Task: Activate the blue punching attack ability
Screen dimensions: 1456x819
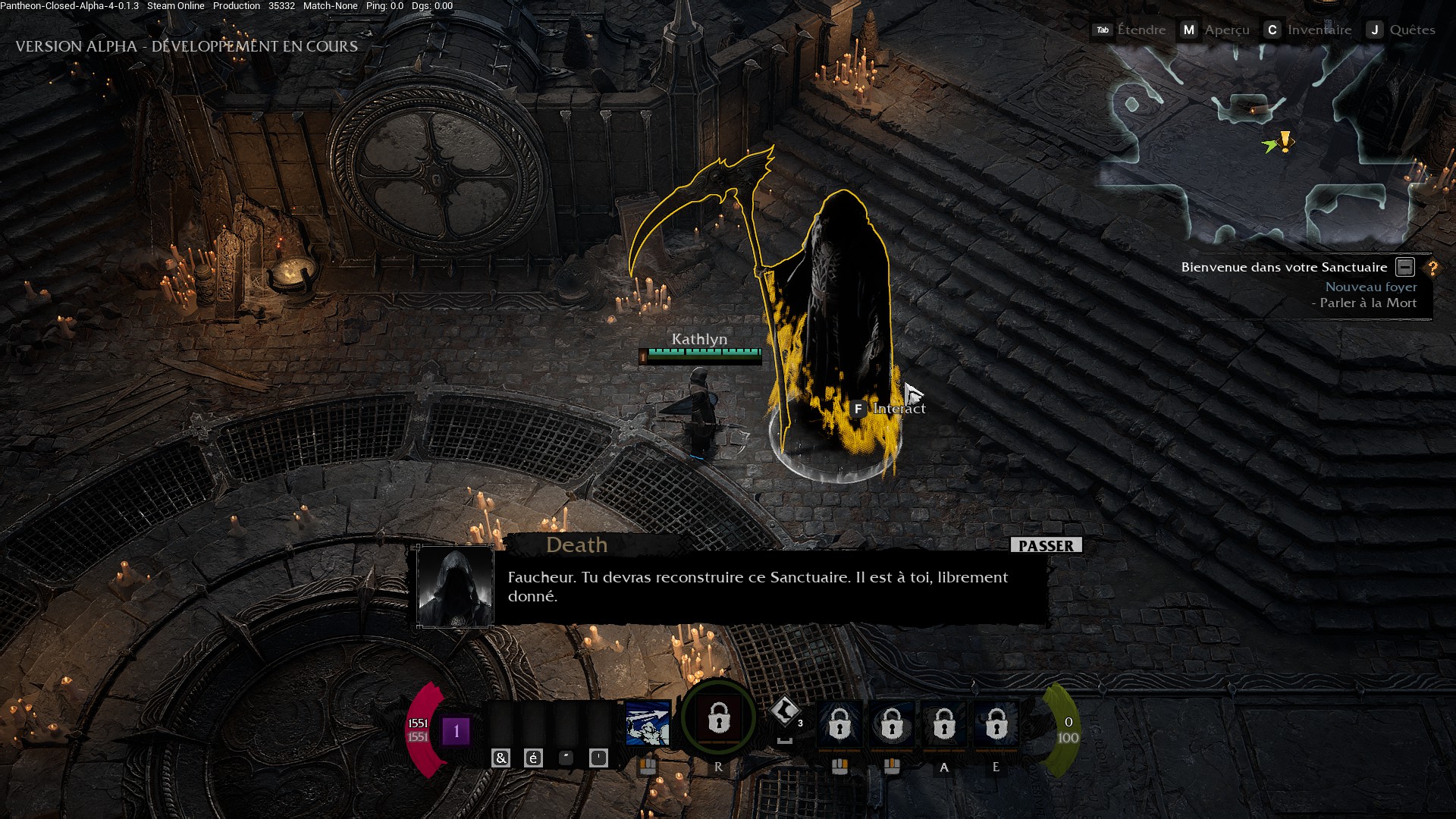Action: pyautogui.click(x=648, y=723)
